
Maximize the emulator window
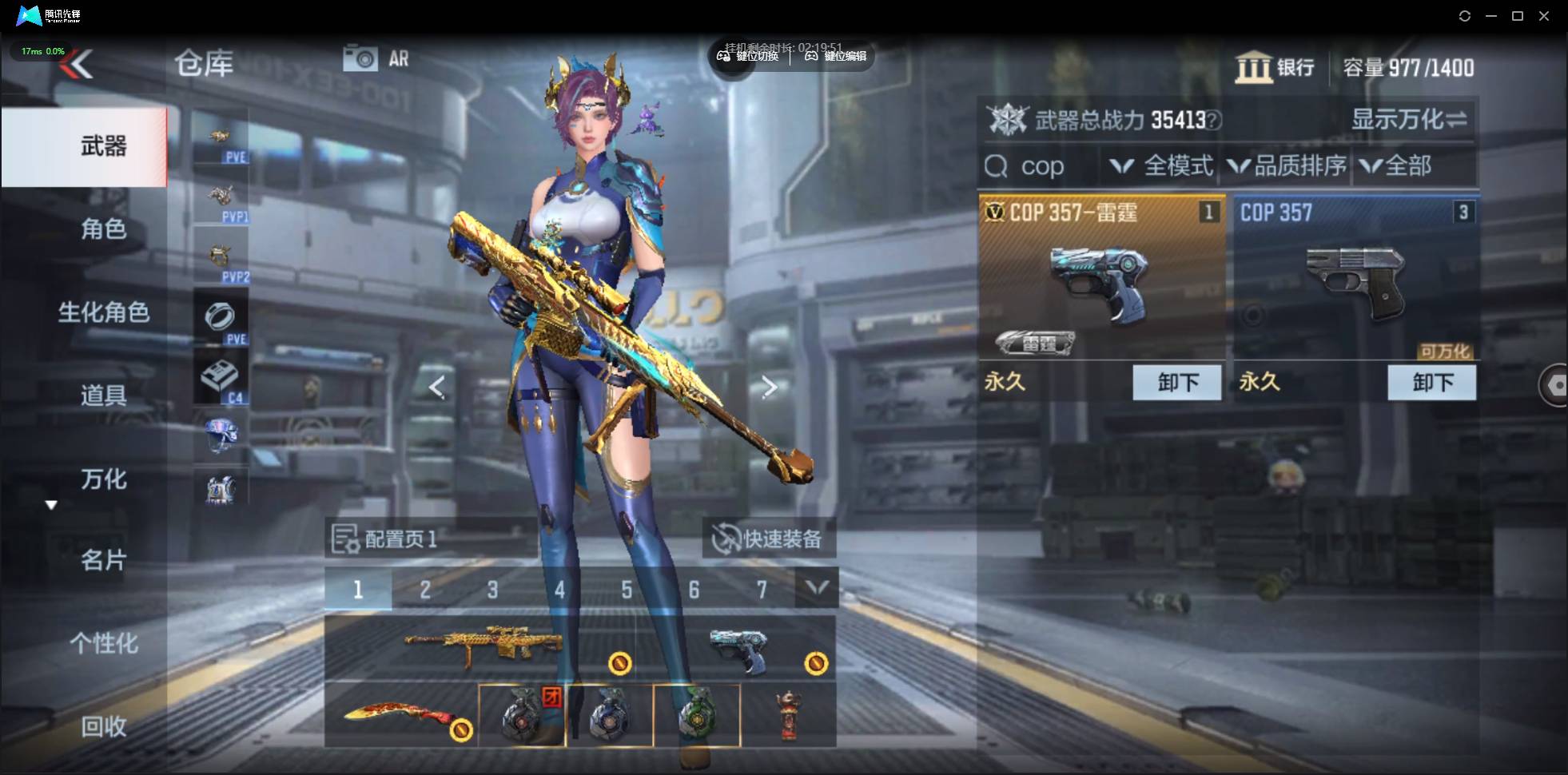click(x=1518, y=16)
